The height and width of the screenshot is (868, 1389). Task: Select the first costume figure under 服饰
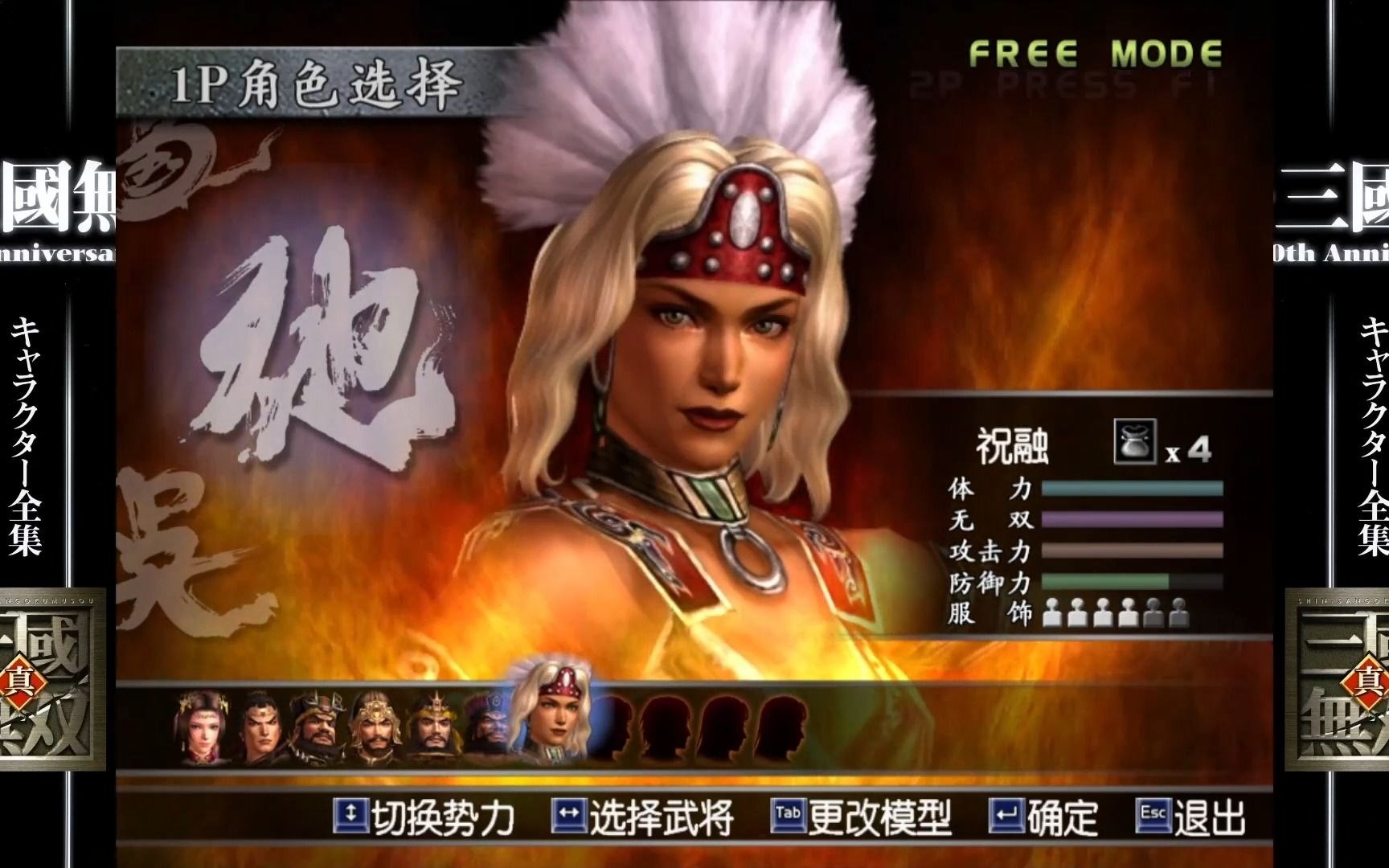[1051, 613]
